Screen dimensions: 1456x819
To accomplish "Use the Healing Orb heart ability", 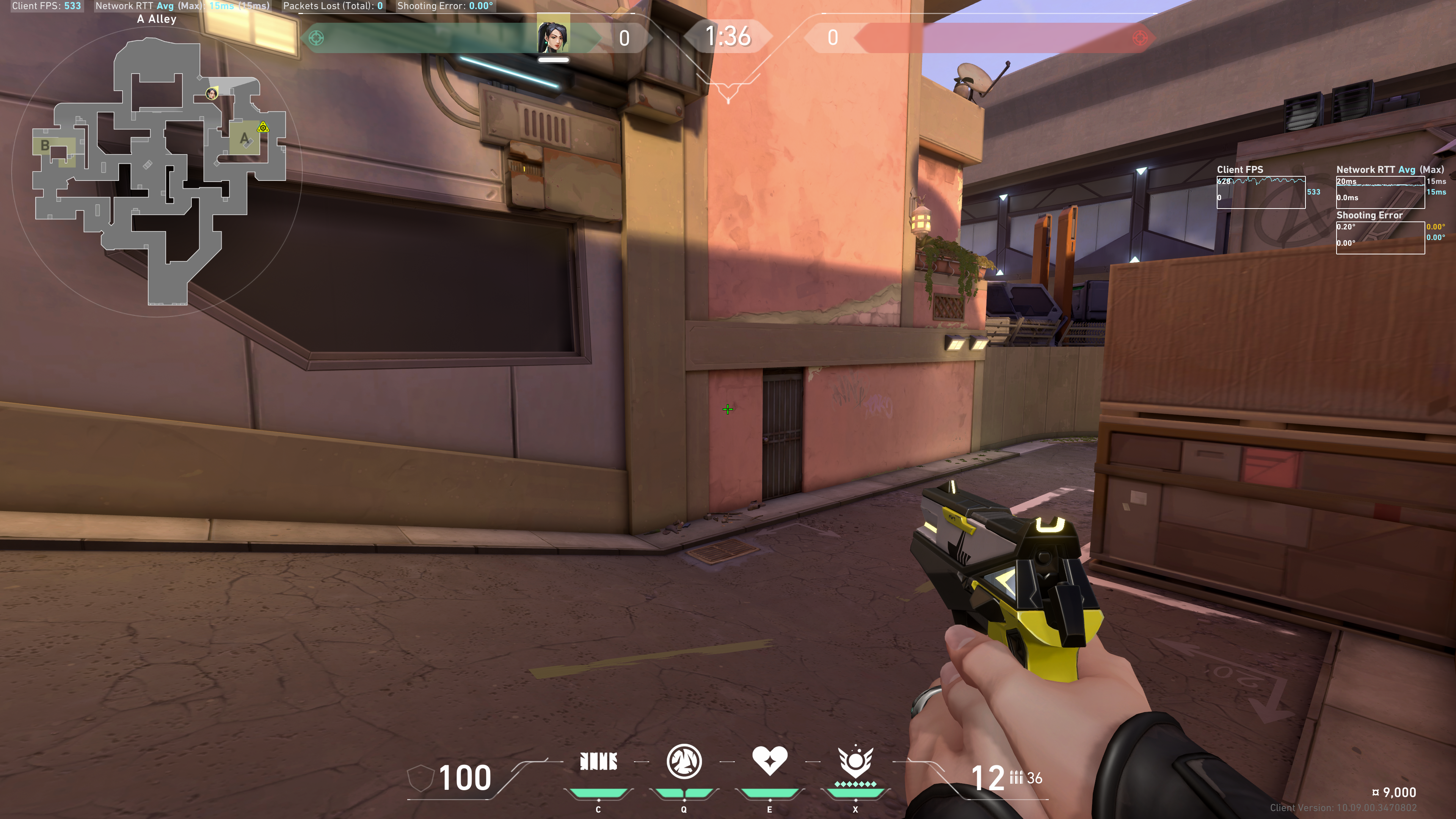I will coord(769,761).
